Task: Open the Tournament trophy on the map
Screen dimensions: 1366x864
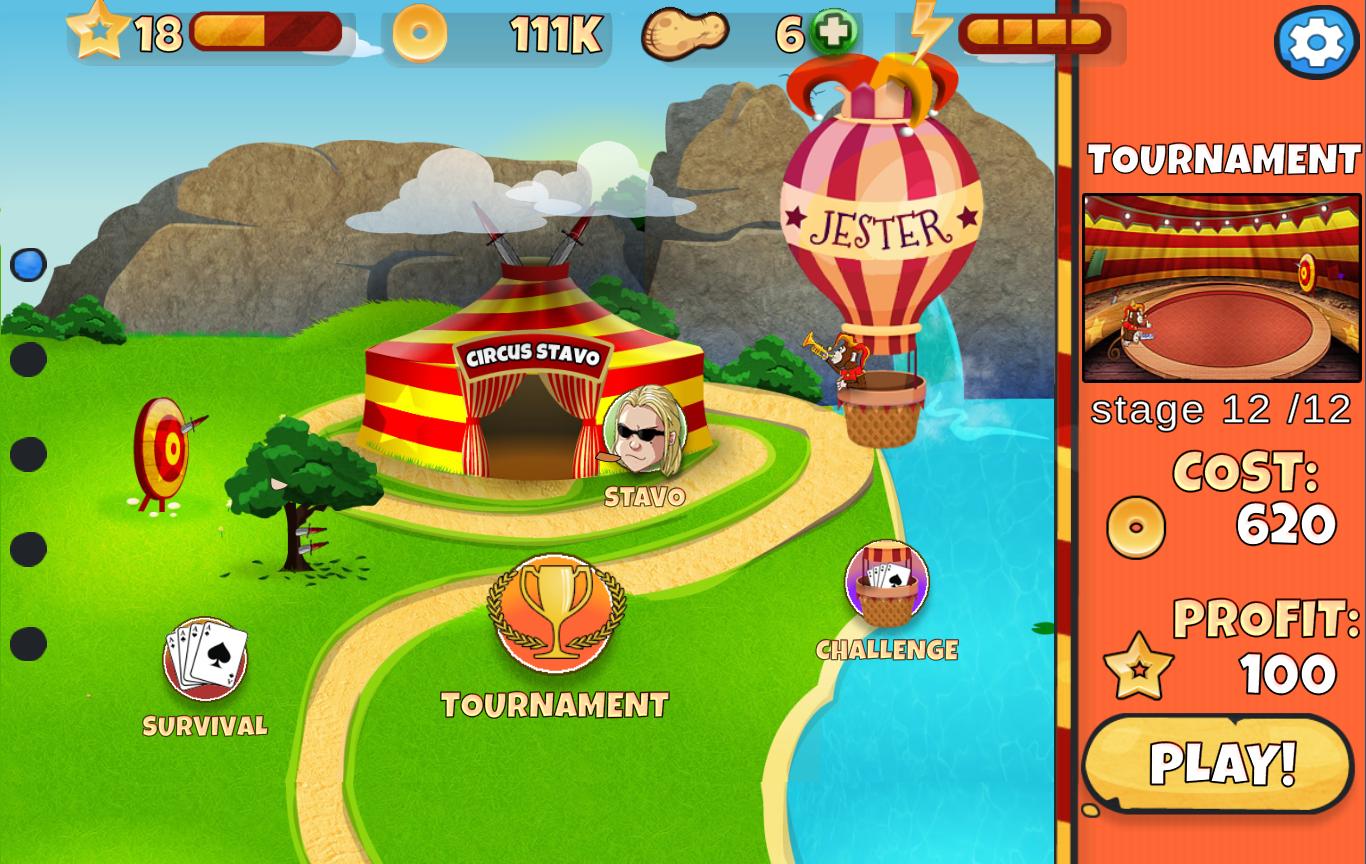Action: pos(555,614)
